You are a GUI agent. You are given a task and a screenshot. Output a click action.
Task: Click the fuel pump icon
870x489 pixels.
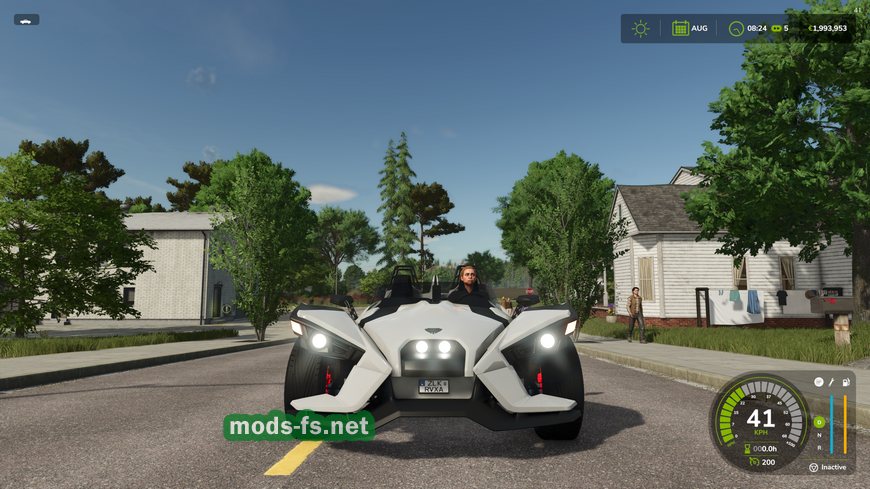coord(845,382)
